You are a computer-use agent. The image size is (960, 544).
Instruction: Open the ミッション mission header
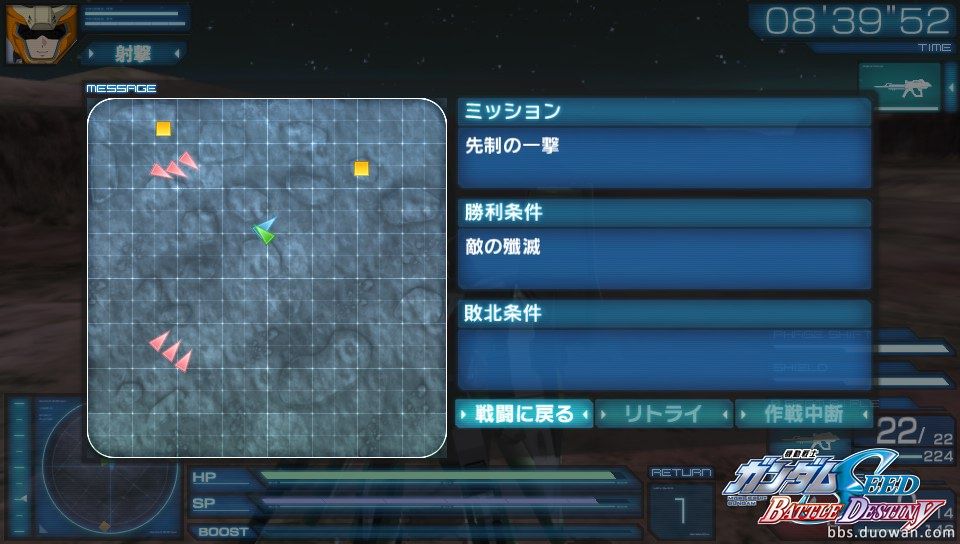click(x=664, y=111)
